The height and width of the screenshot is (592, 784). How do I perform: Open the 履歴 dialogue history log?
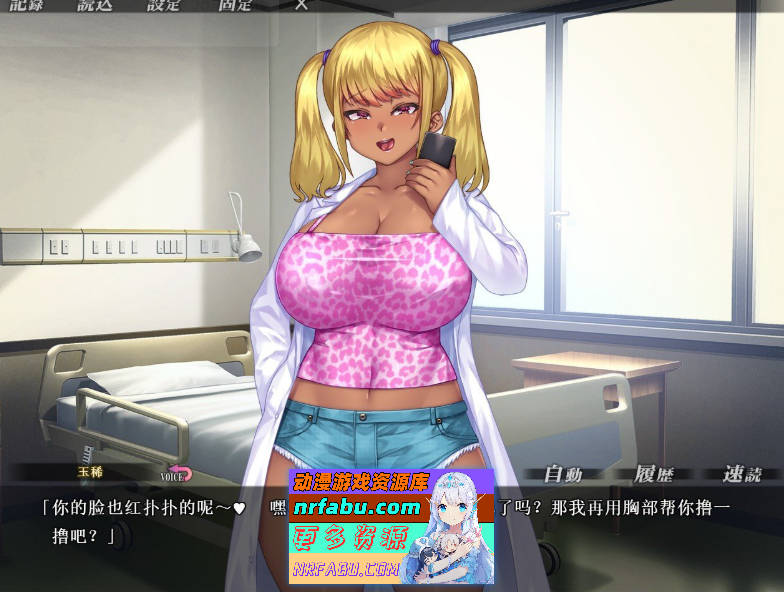pos(654,474)
